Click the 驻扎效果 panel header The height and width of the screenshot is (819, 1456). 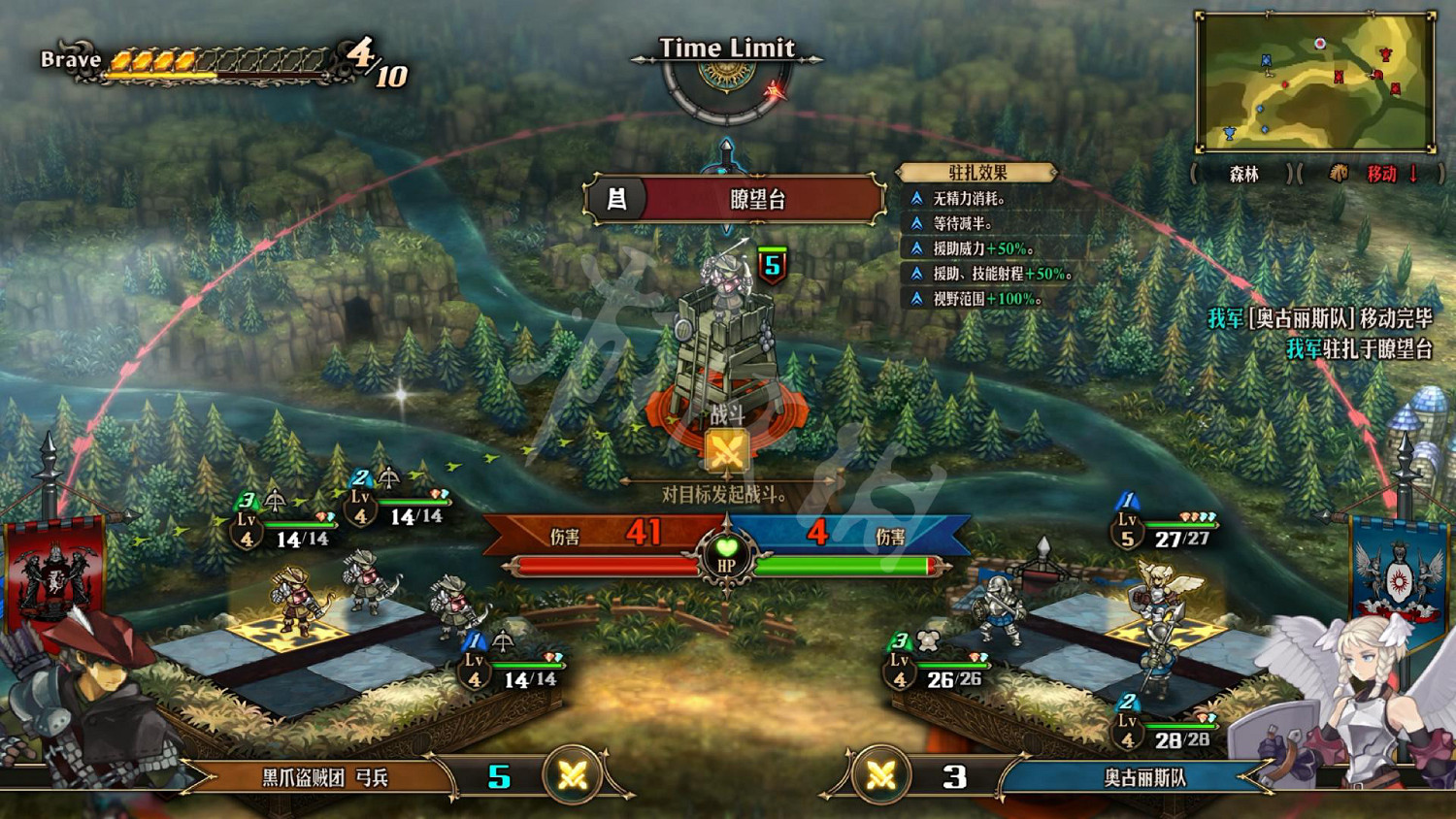click(x=976, y=173)
